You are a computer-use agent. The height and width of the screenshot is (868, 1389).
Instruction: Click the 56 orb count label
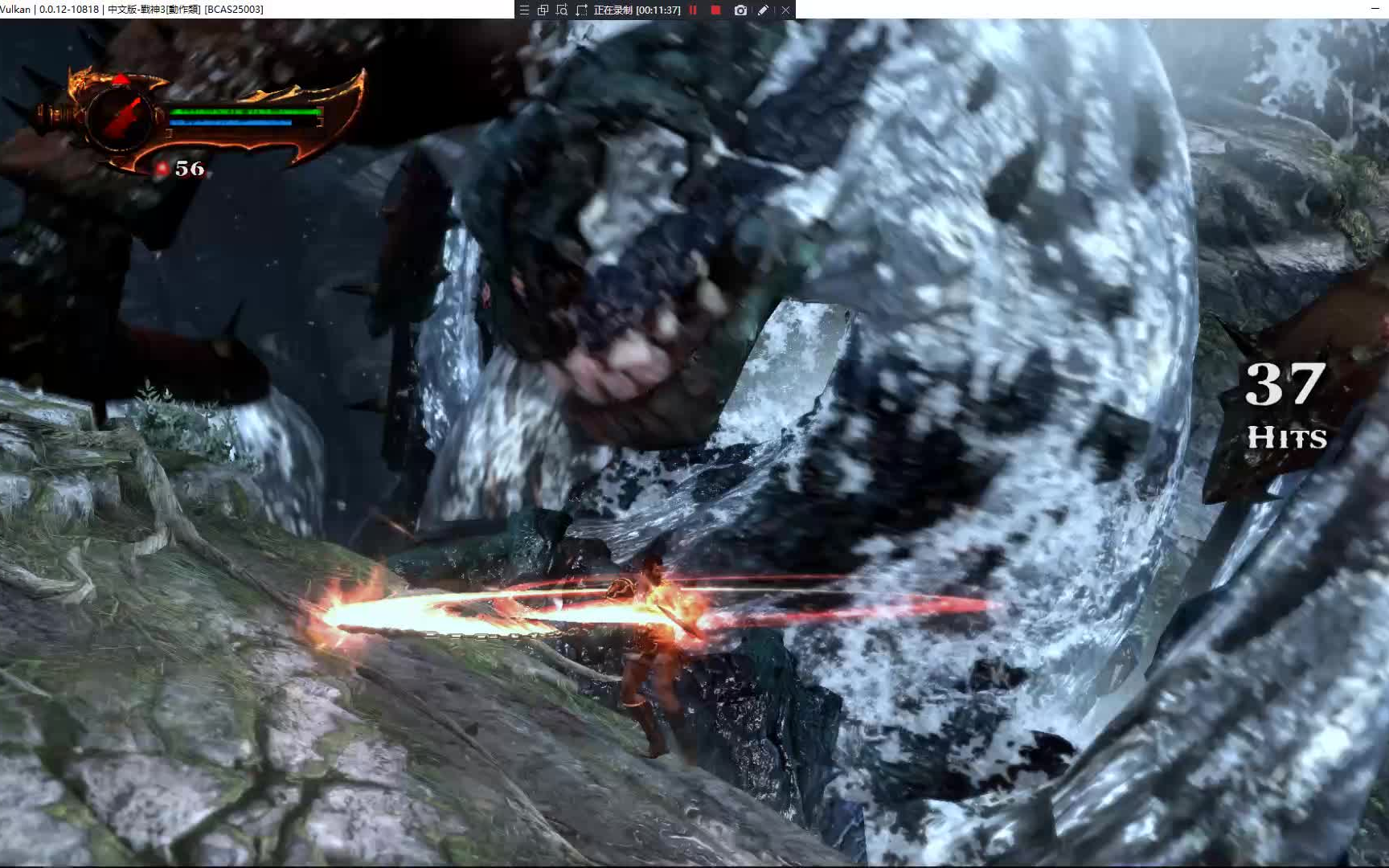[x=188, y=170]
